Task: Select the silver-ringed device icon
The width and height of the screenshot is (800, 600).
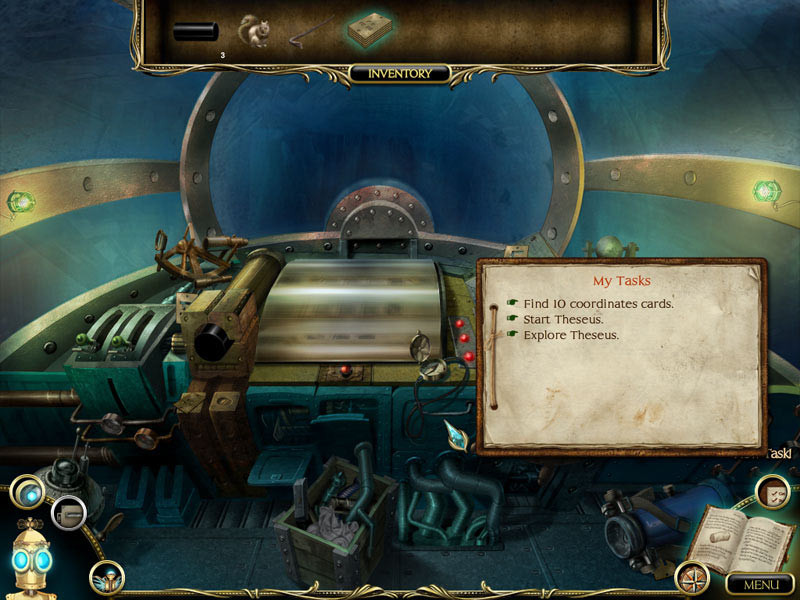Action: coord(68,512)
